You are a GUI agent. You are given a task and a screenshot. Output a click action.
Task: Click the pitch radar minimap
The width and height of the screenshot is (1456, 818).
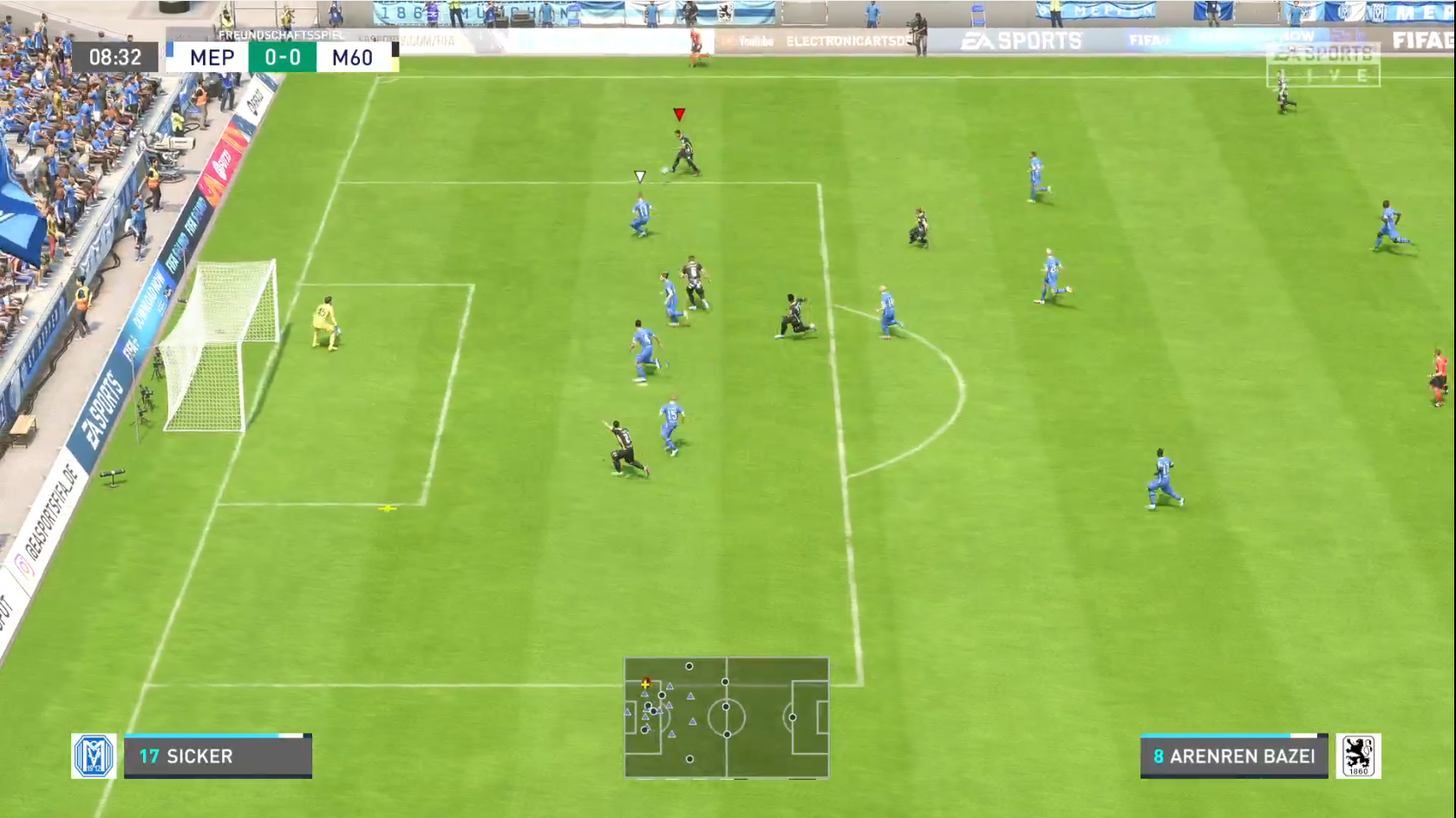coord(726,717)
